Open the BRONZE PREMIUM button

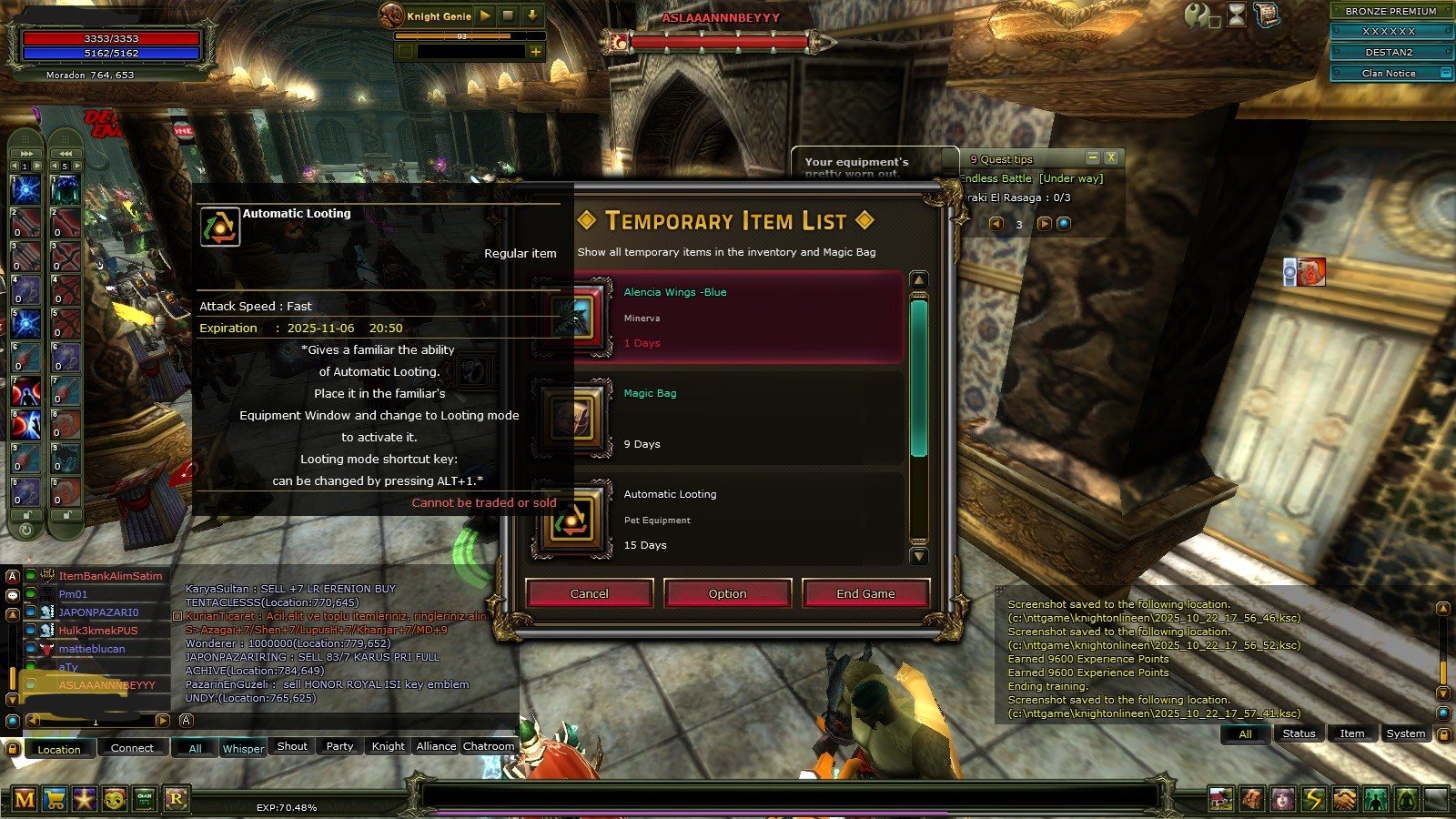click(1390, 11)
